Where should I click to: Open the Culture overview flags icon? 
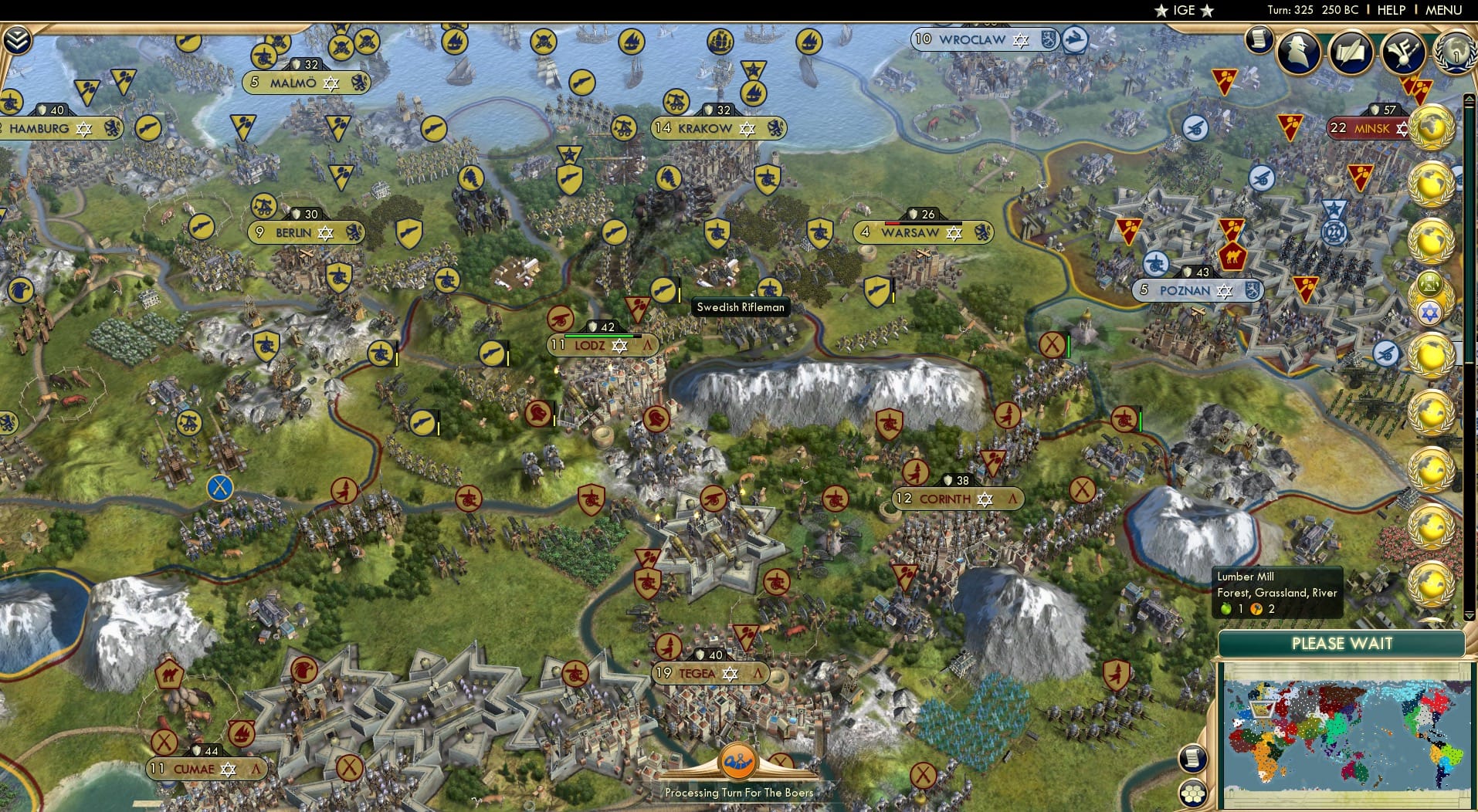tap(1402, 52)
